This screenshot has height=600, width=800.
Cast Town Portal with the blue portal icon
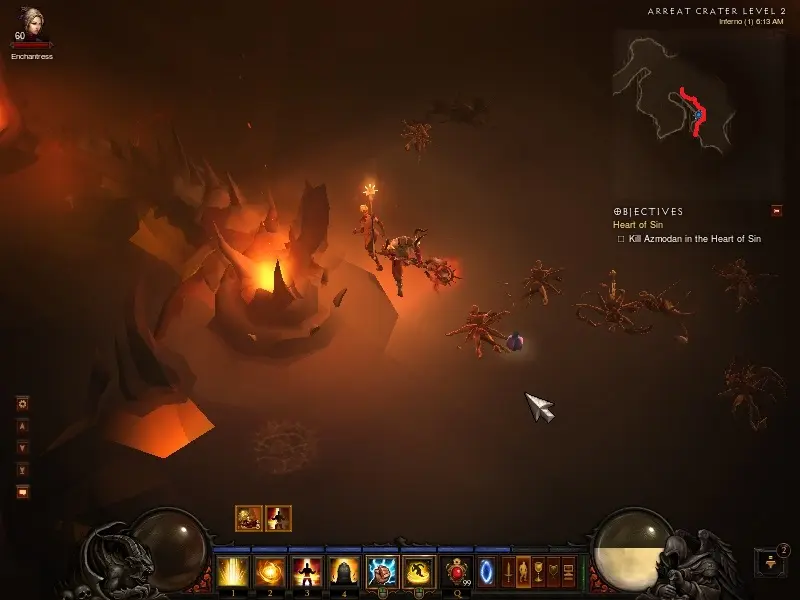(x=487, y=572)
